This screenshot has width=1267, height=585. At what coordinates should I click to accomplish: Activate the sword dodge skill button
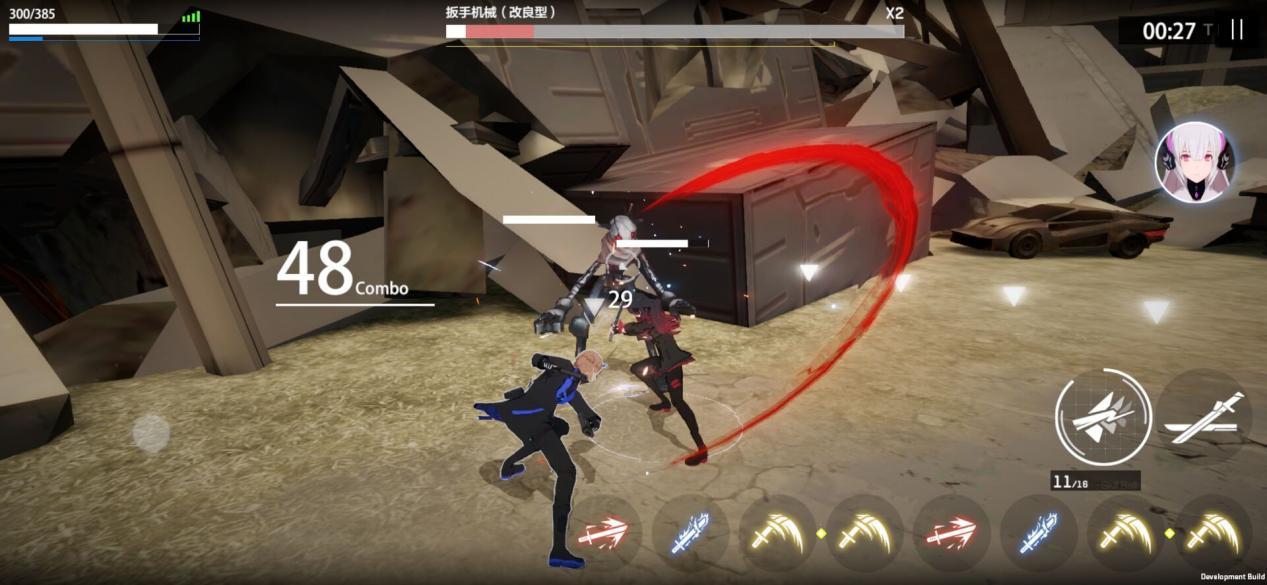click(x=1208, y=418)
